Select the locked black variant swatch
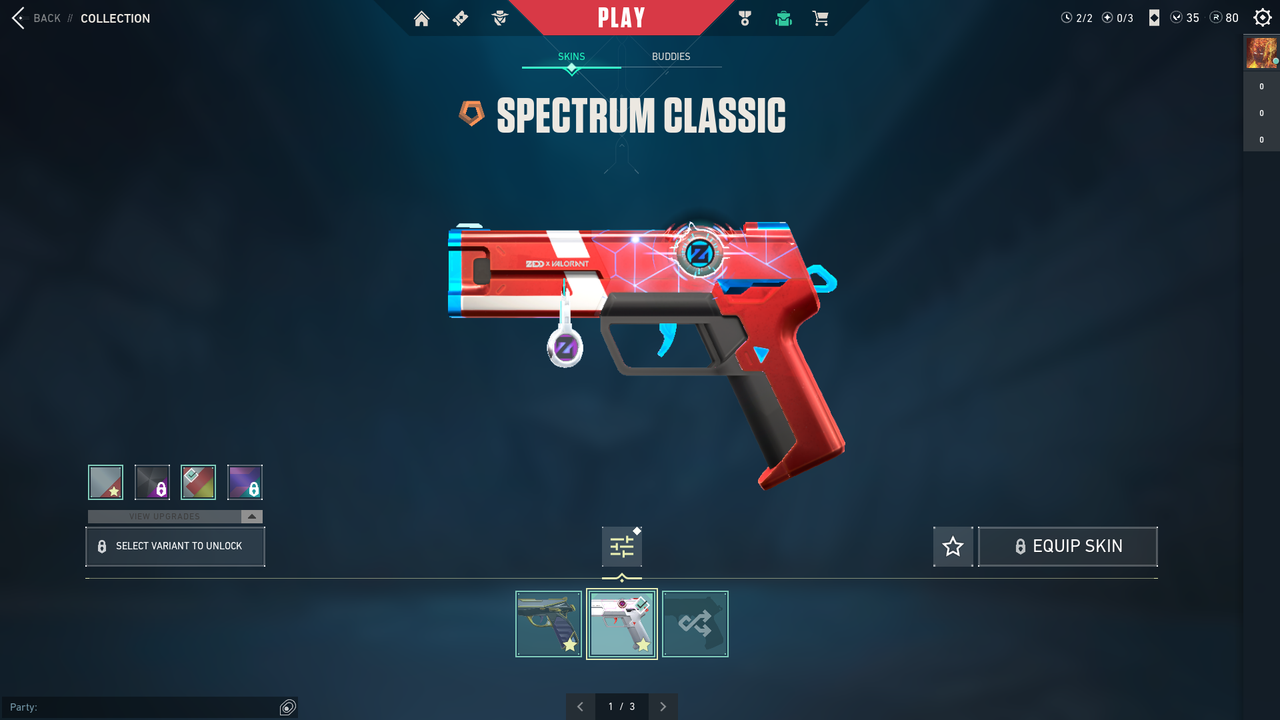 152,482
